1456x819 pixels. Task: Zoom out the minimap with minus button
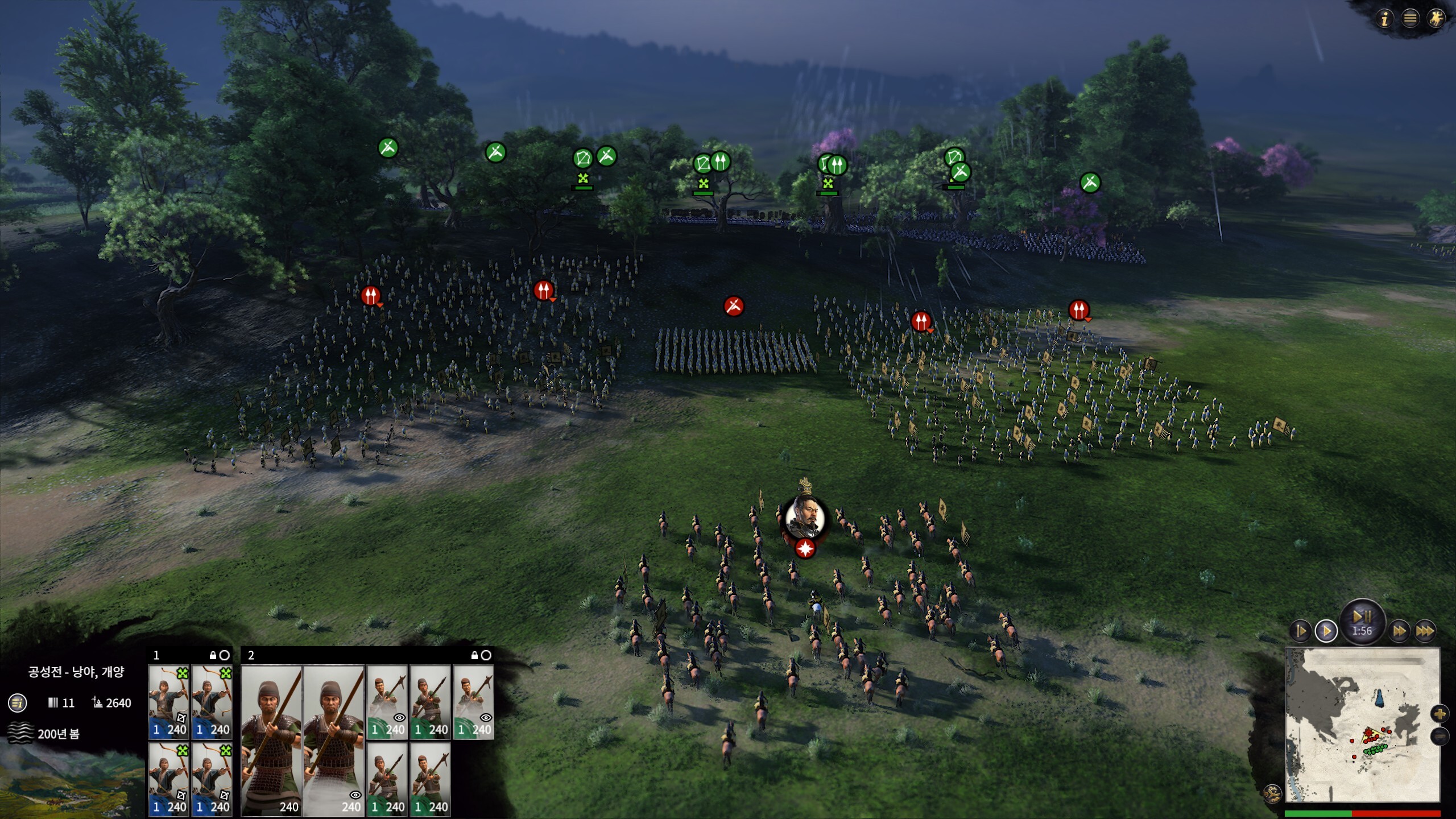pyautogui.click(x=1440, y=737)
